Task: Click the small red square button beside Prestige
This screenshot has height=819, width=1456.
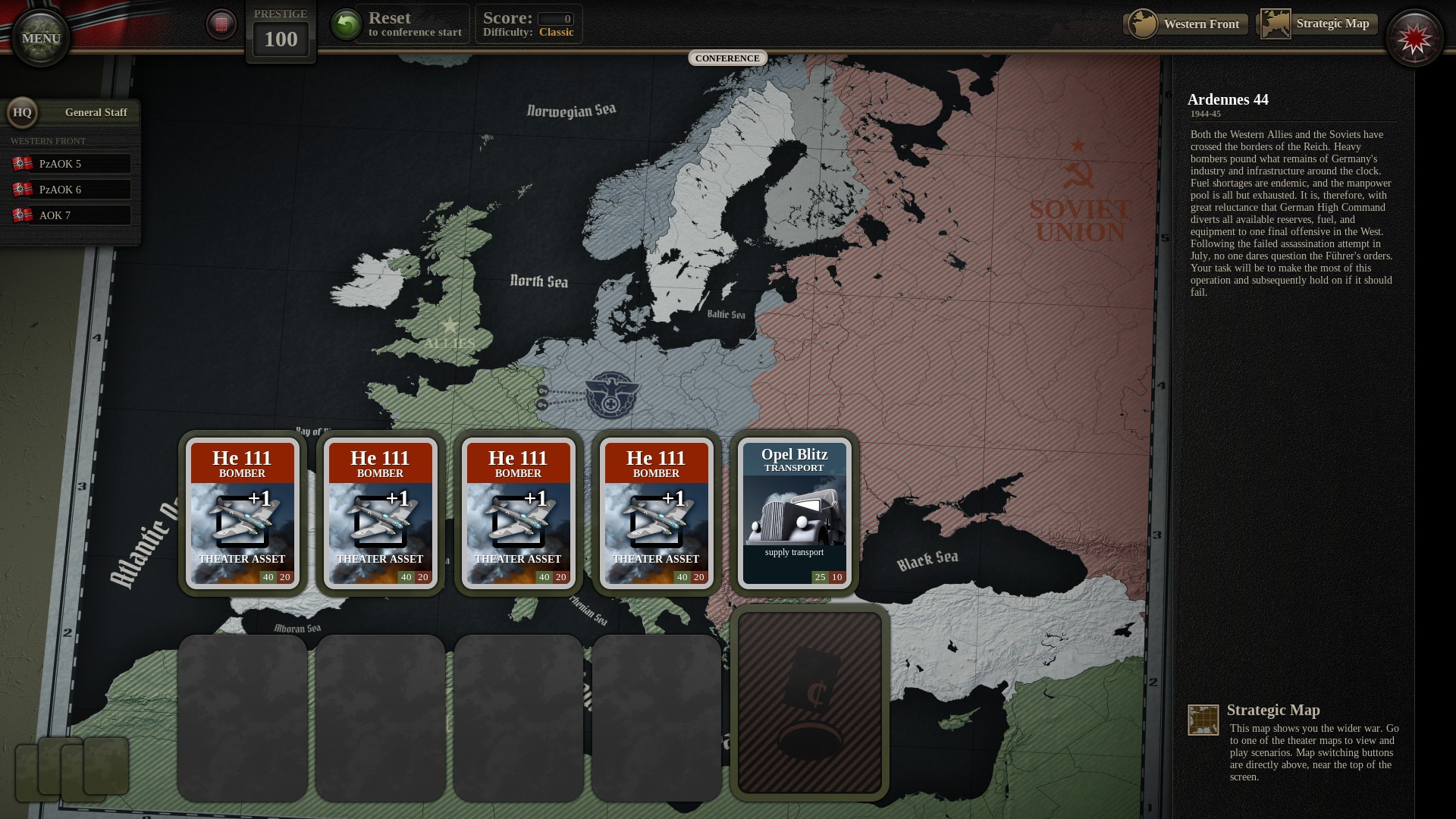Action: [x=221, y=24]
